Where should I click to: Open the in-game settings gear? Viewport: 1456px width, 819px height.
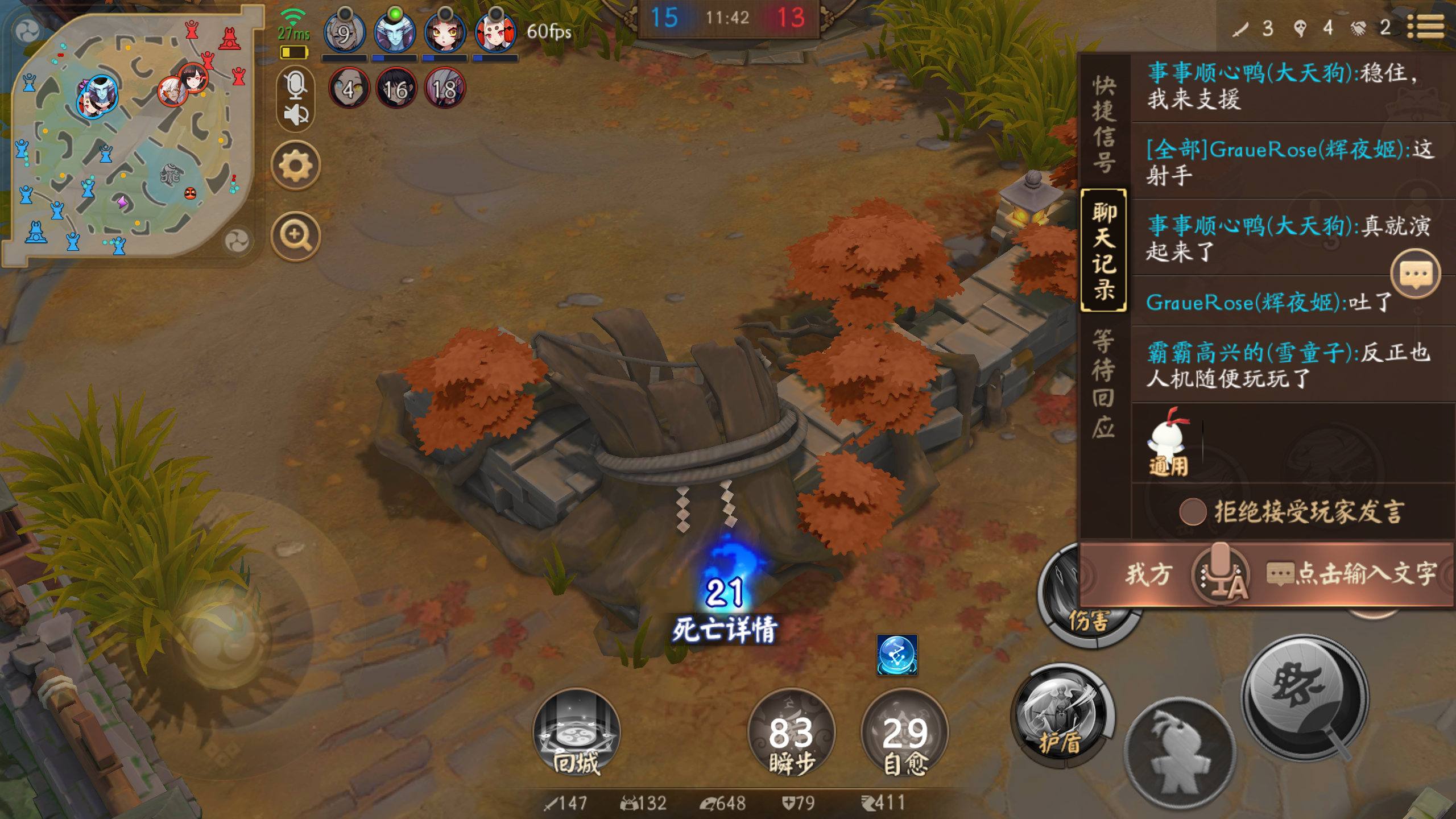tap(296, 164)
